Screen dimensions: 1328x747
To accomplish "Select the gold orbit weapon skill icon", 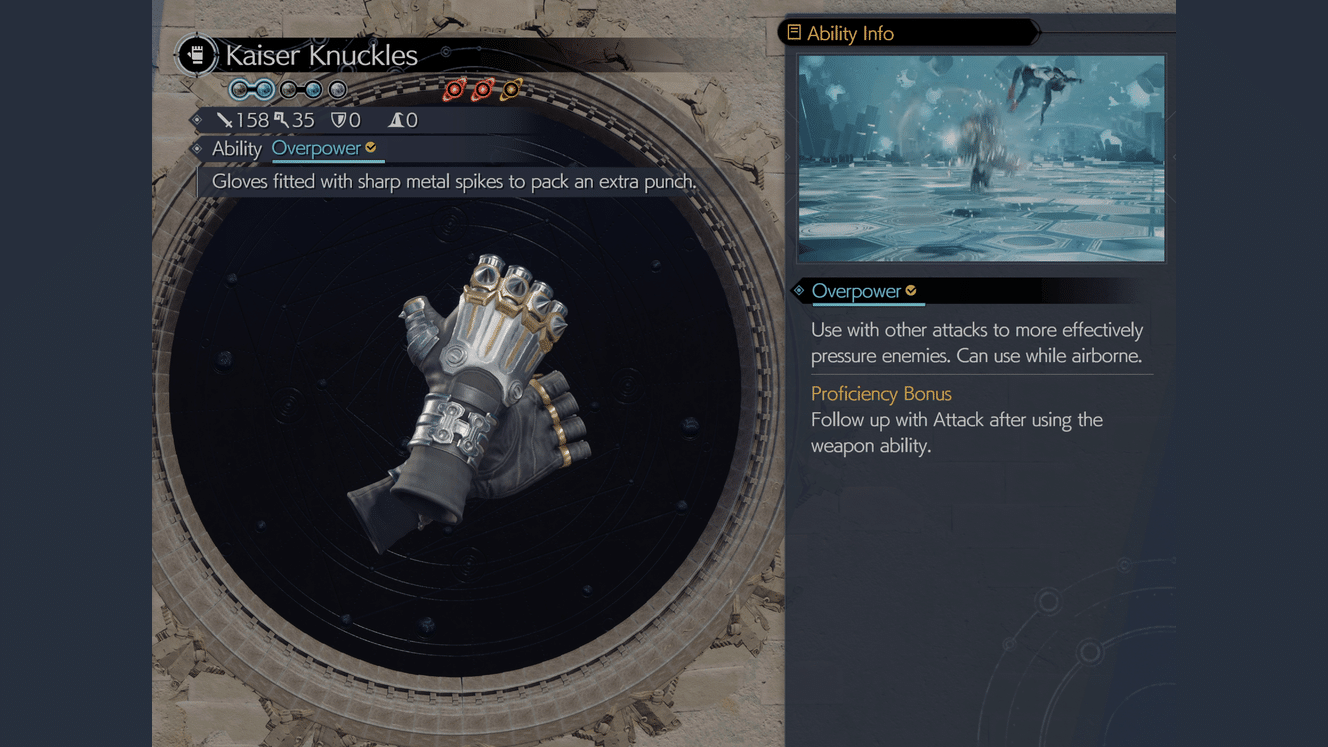I will coord(511,90).
